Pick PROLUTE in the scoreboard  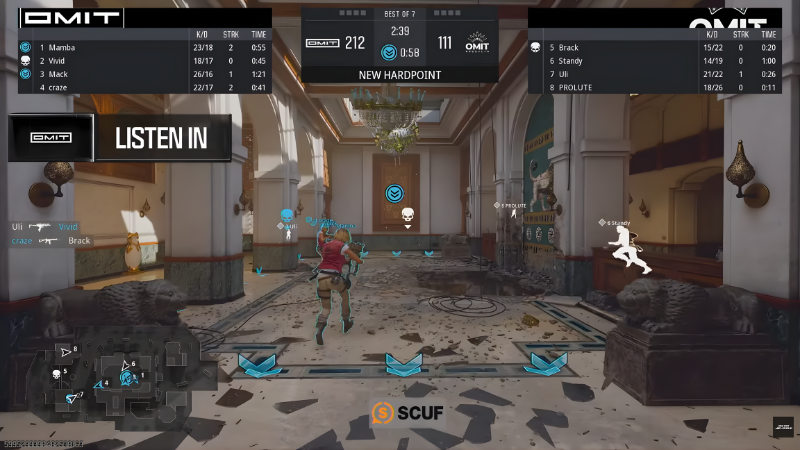click(654, 87)
